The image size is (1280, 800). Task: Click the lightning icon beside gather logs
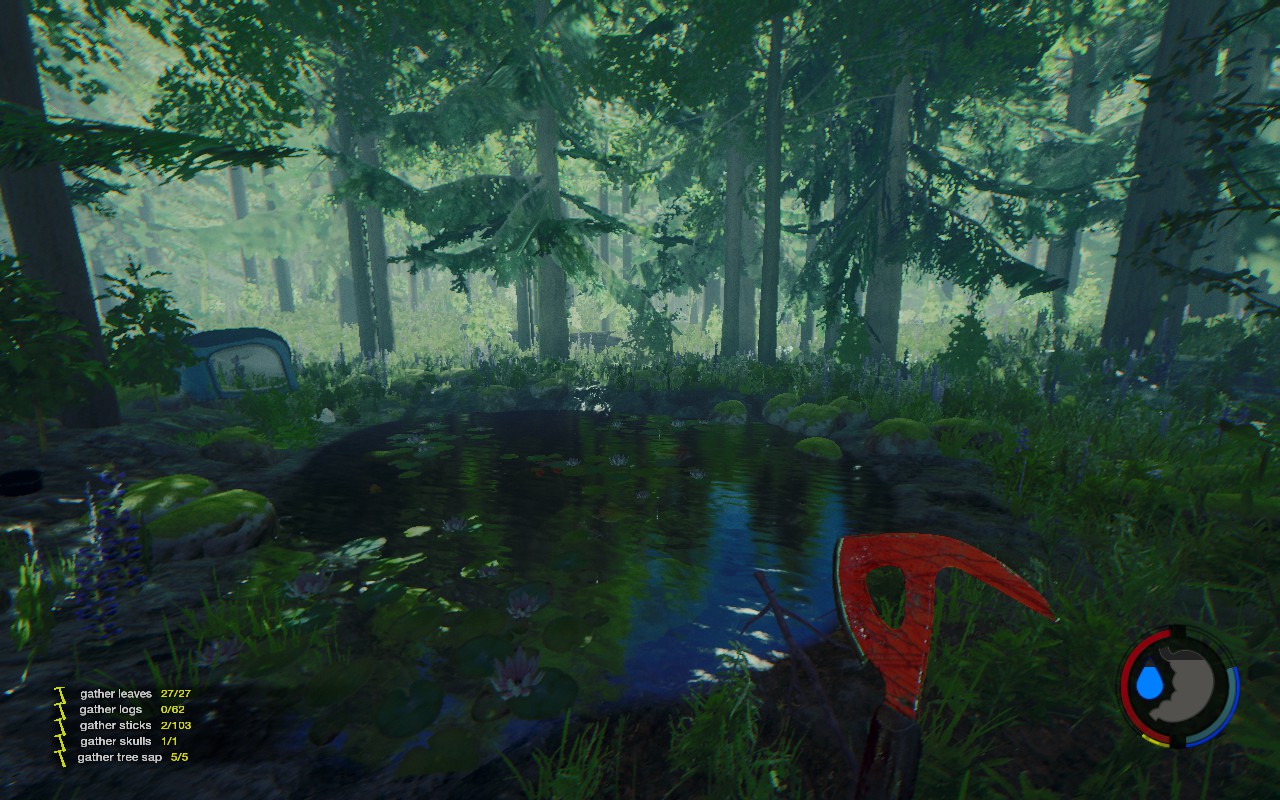tap(59, 710)
